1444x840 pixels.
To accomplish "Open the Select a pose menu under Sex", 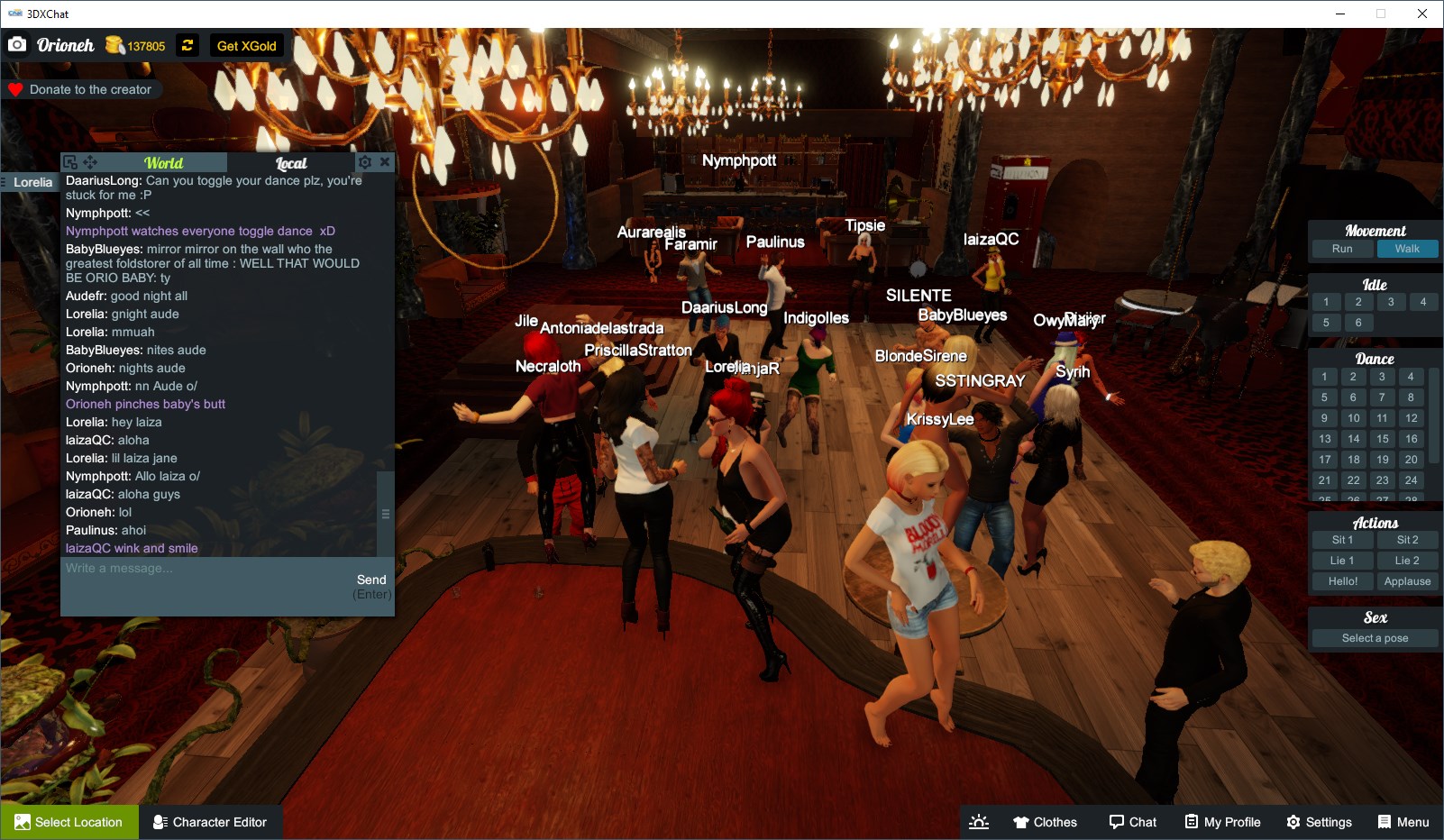I will point(1374,637).
